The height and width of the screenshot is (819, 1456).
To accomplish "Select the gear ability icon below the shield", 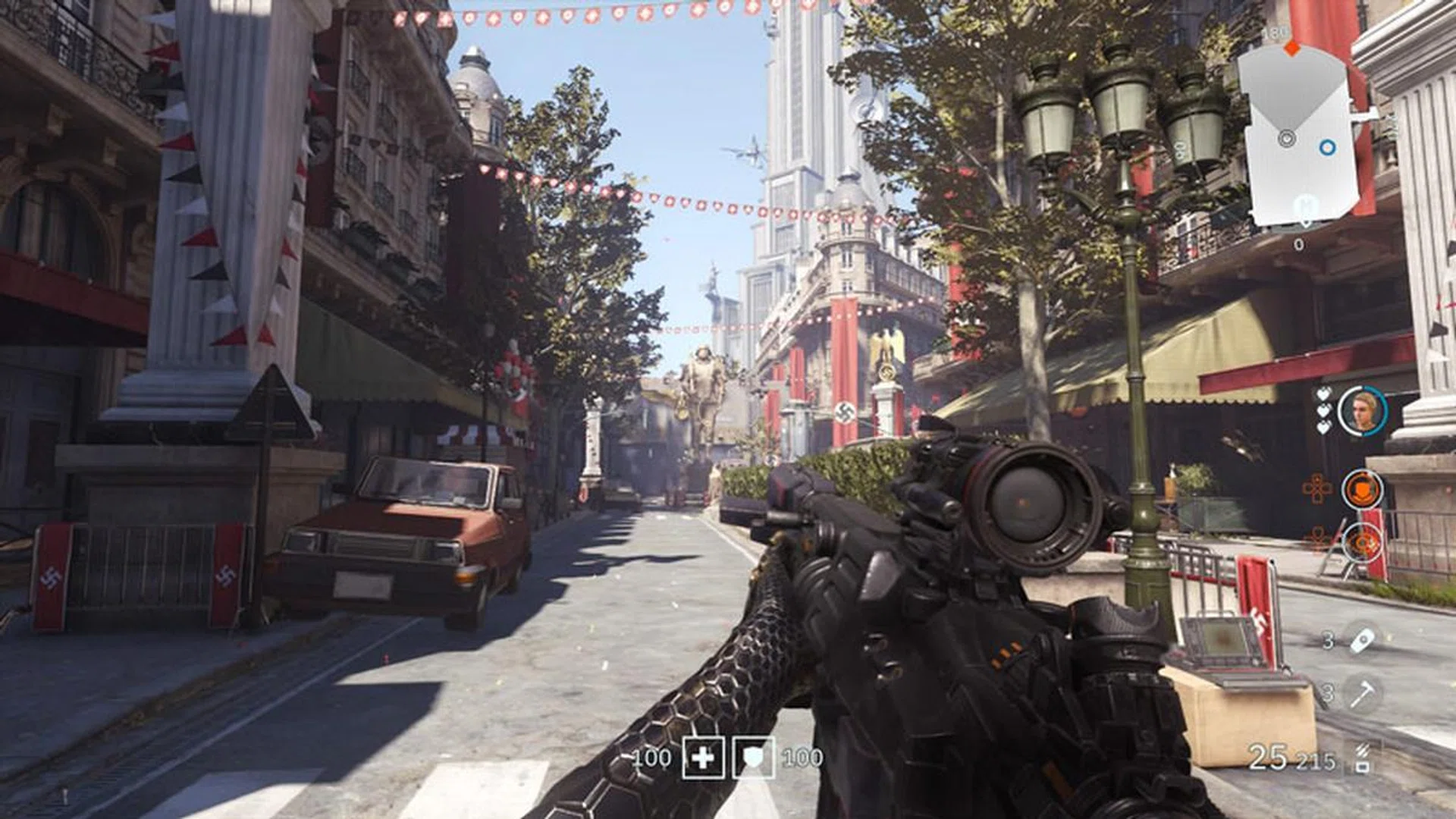I will [1361, 544].
